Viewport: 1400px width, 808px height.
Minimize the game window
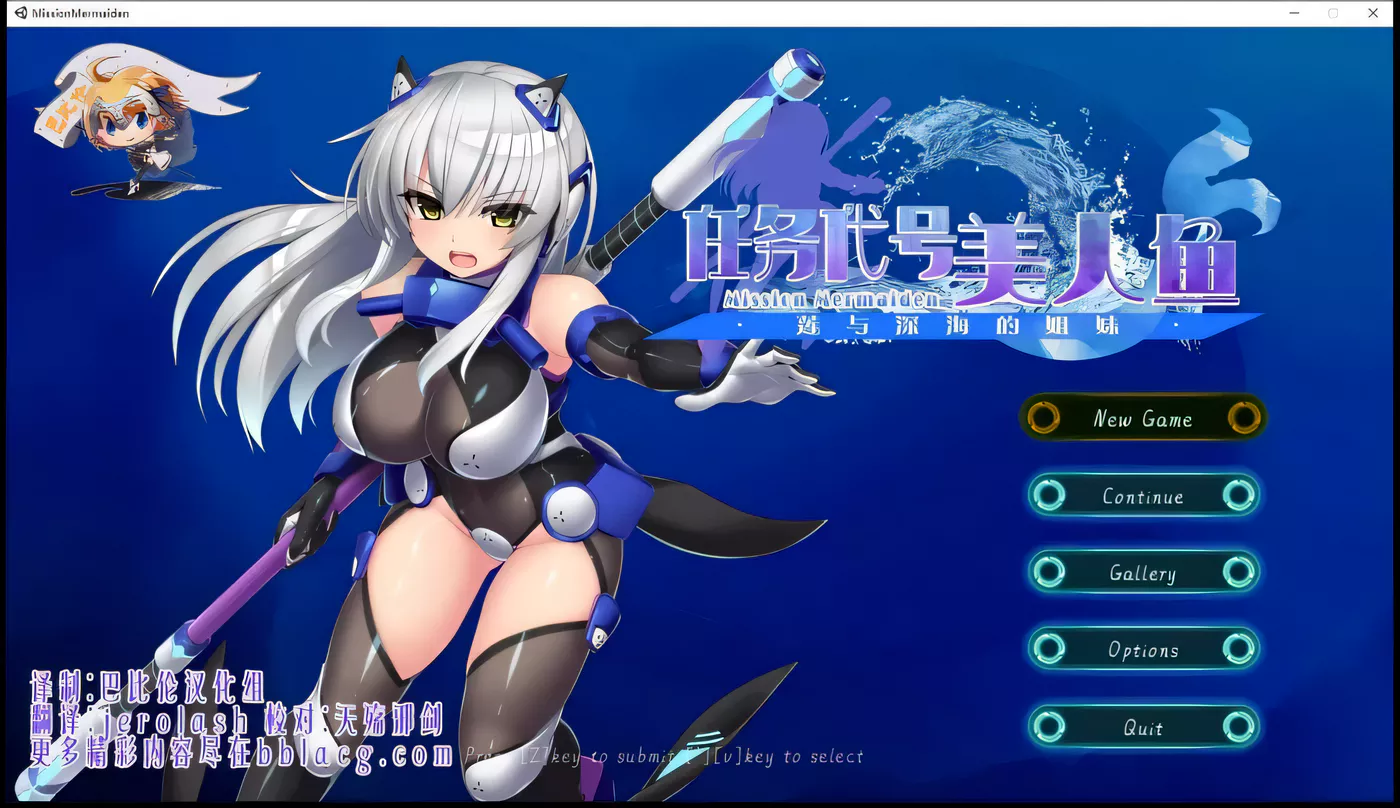(1294, 13)
